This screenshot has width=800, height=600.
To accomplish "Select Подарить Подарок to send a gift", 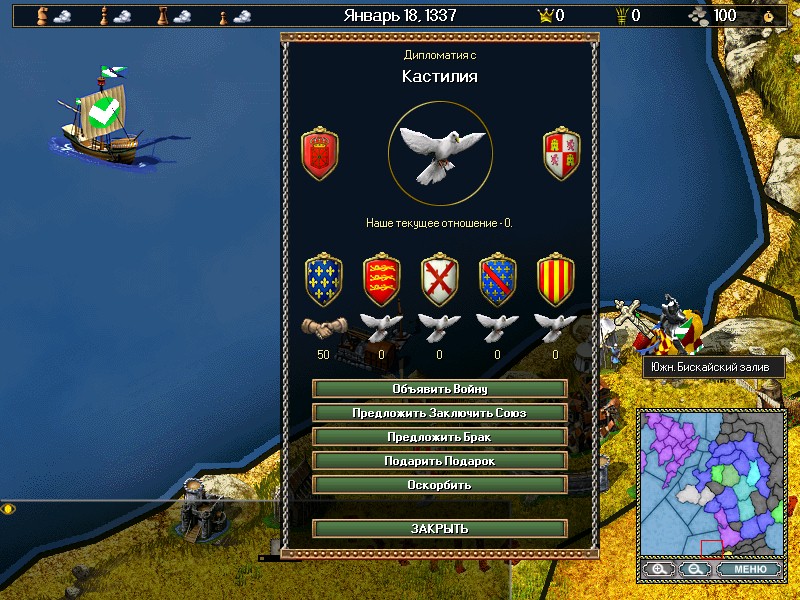I will [x=440, y=460].
